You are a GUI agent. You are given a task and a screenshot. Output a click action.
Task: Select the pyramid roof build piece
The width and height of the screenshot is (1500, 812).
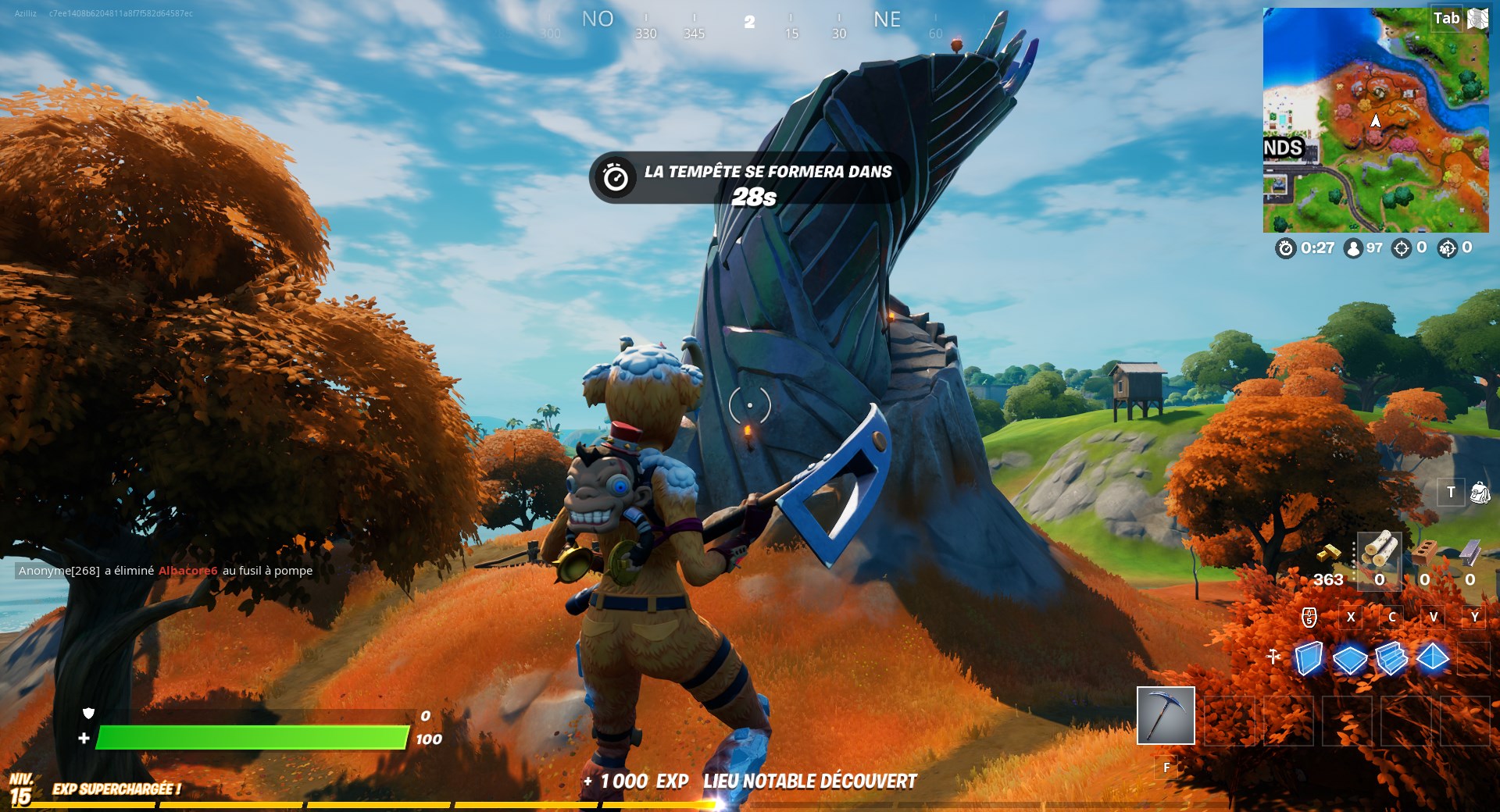(x=1433, y=657)
